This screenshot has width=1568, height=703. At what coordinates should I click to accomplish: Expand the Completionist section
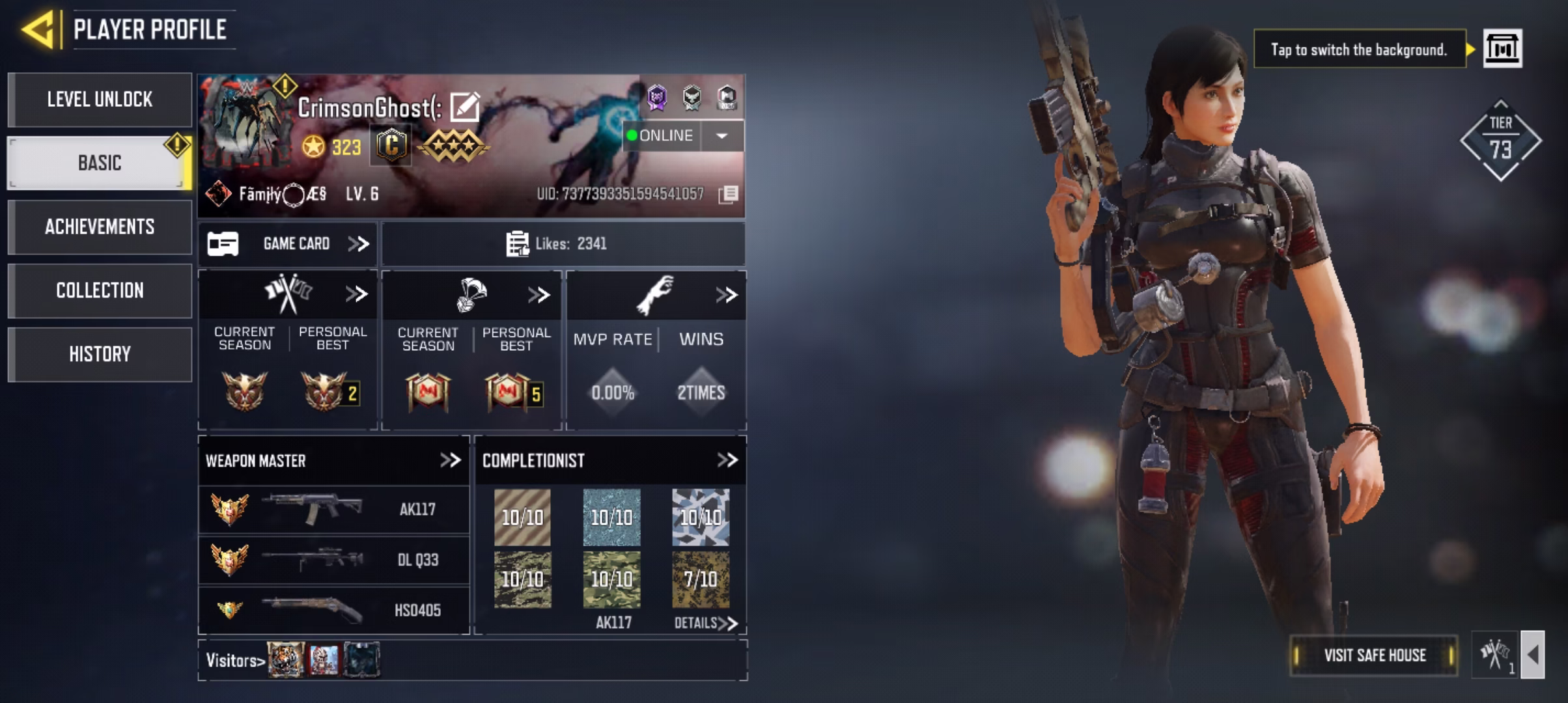727,460
